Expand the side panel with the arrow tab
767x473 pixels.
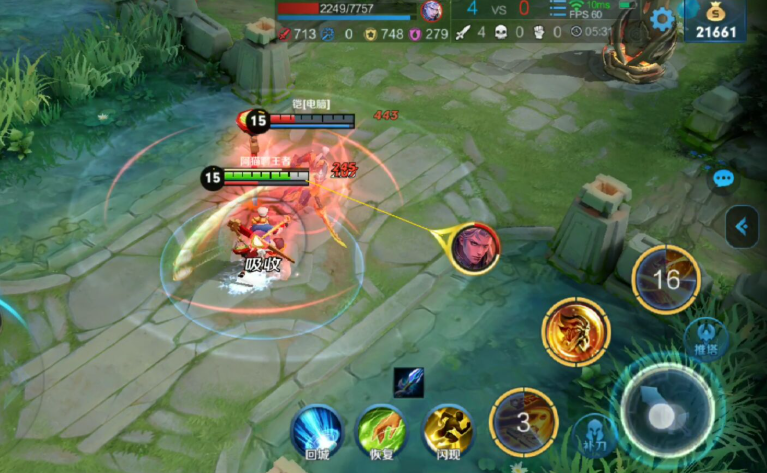(741, 227)
